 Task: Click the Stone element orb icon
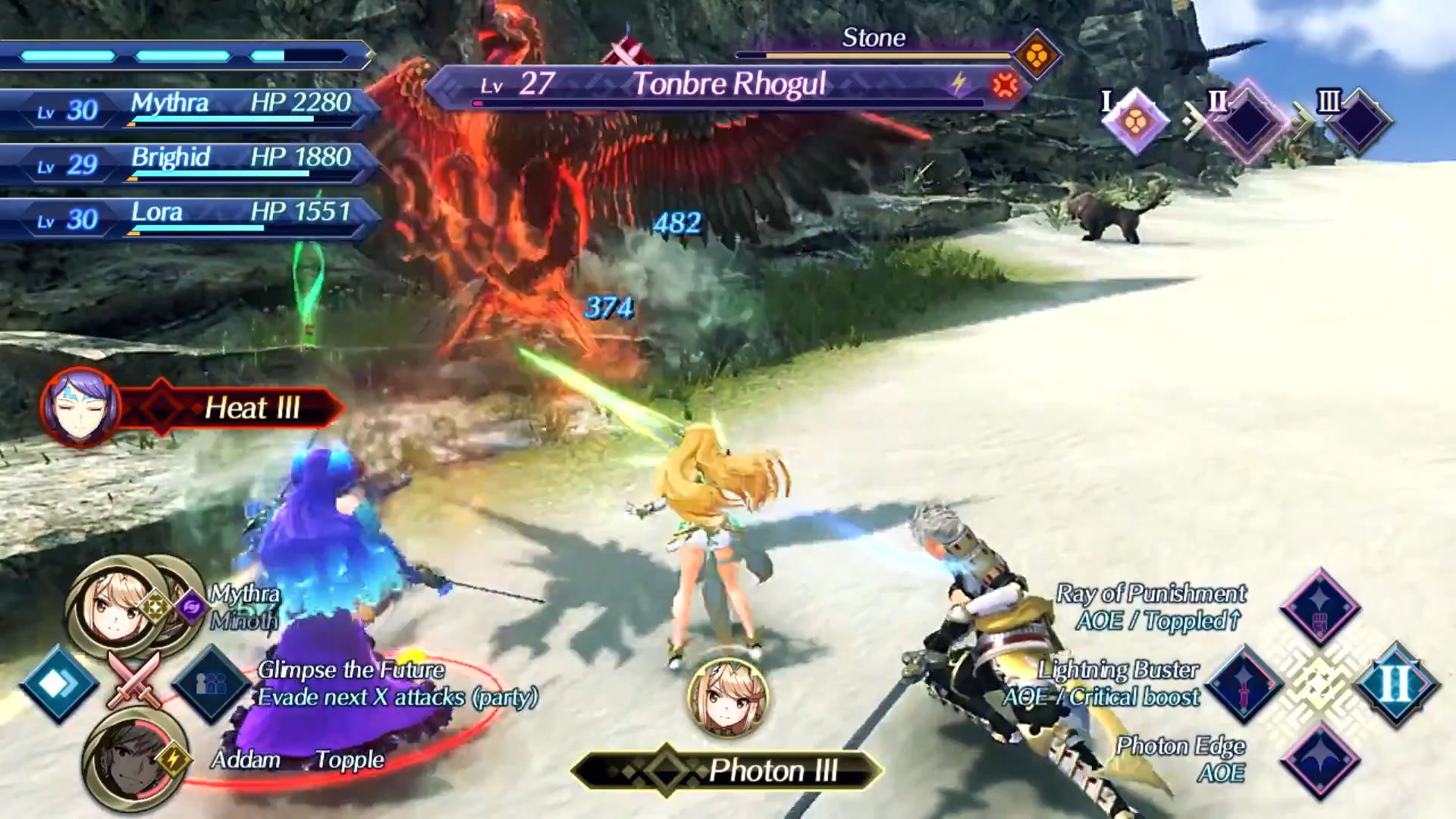pos(1037,55)
